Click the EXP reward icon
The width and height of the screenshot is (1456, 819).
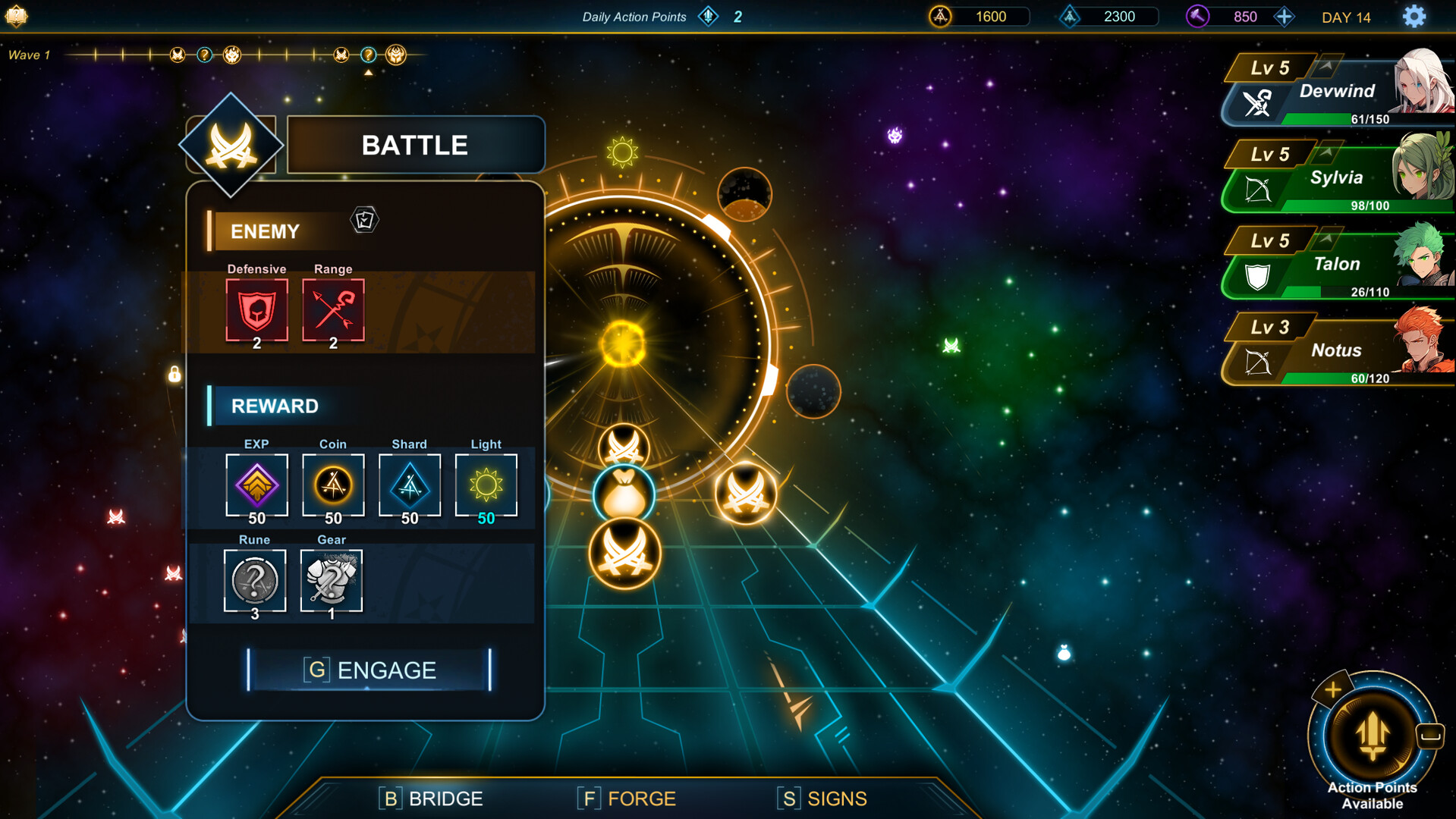click(256, 485)
